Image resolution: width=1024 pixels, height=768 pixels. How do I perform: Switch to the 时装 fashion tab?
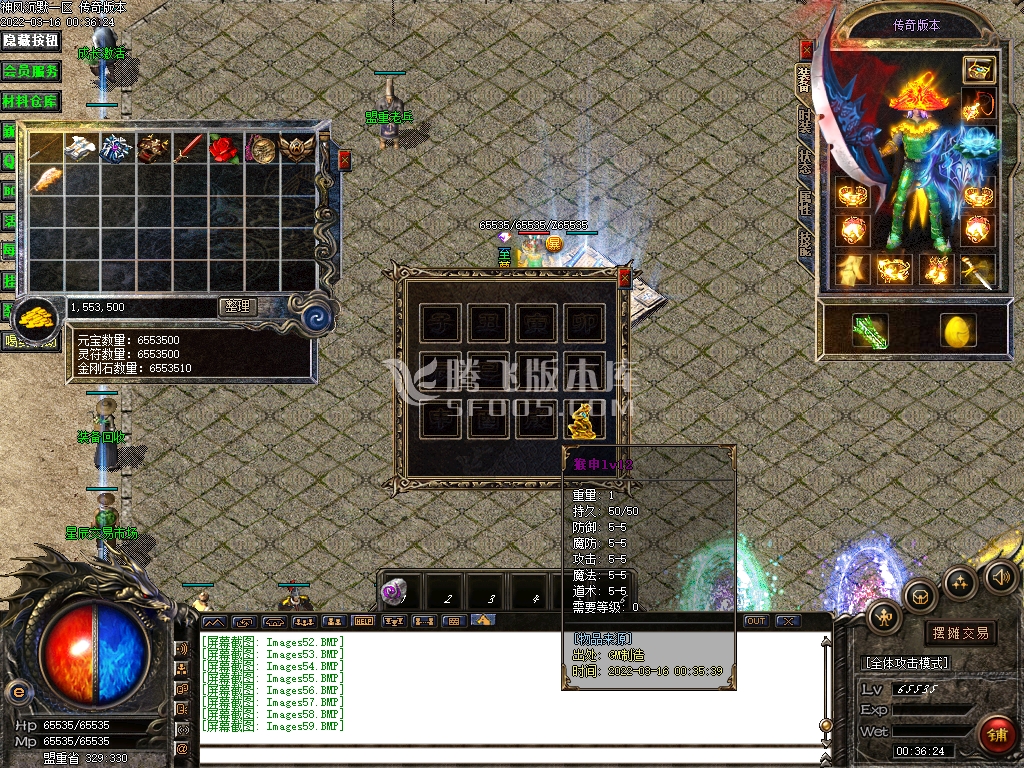(x=805, y=123)
